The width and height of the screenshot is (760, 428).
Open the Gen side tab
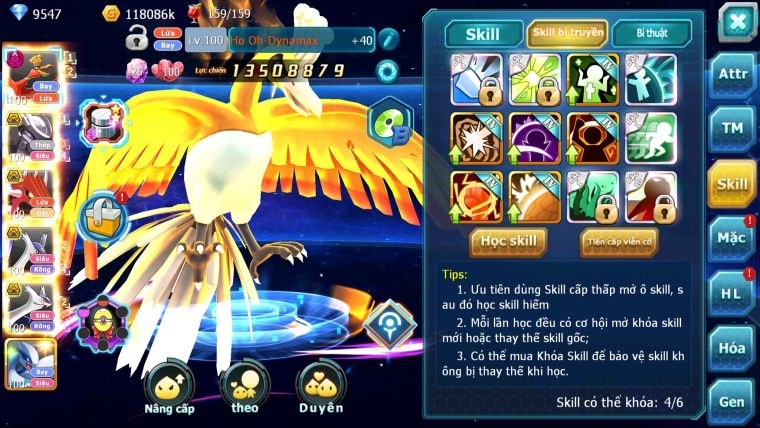[732, 401]
